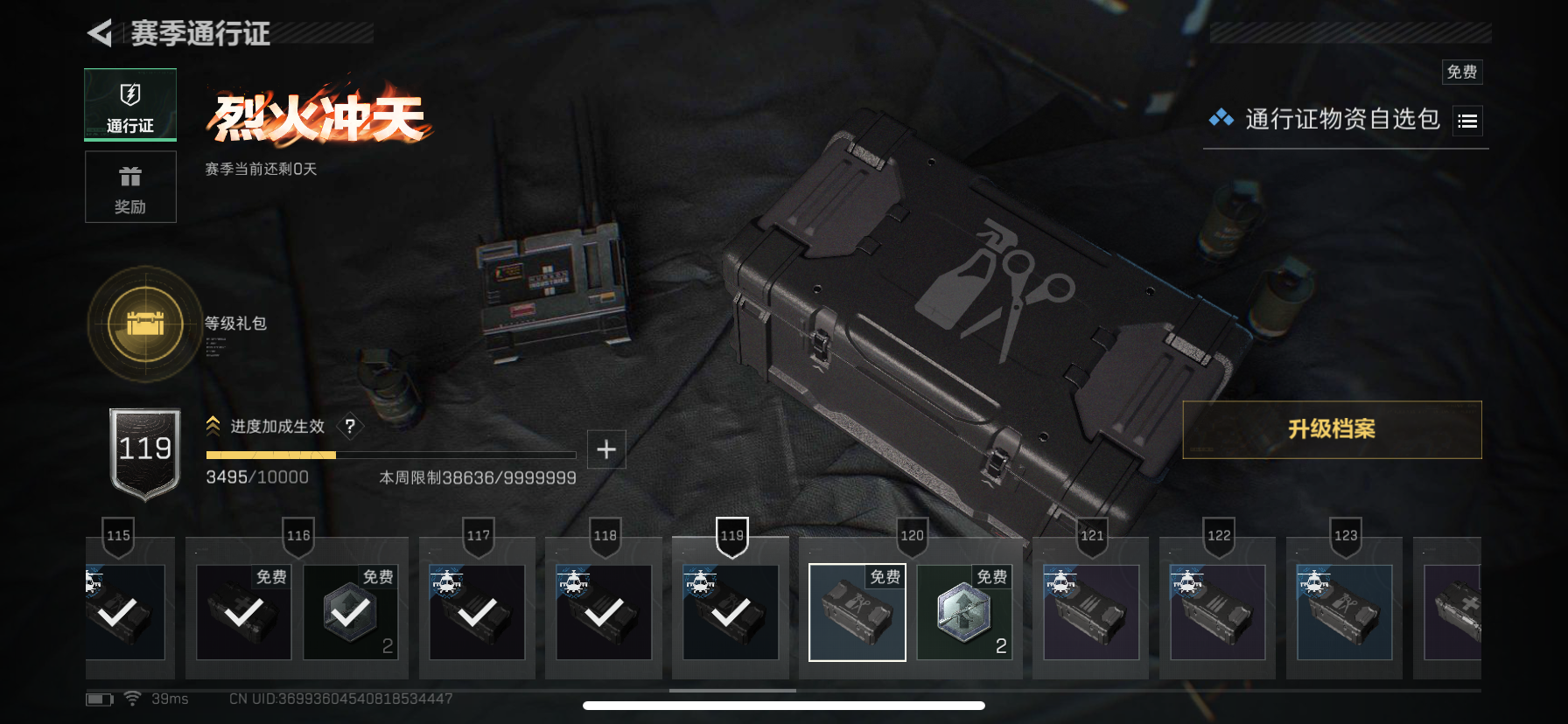This screenshot has height=724, width=1568.
Task: Select the claimed level 118 reward
Action: pos(604,612)
